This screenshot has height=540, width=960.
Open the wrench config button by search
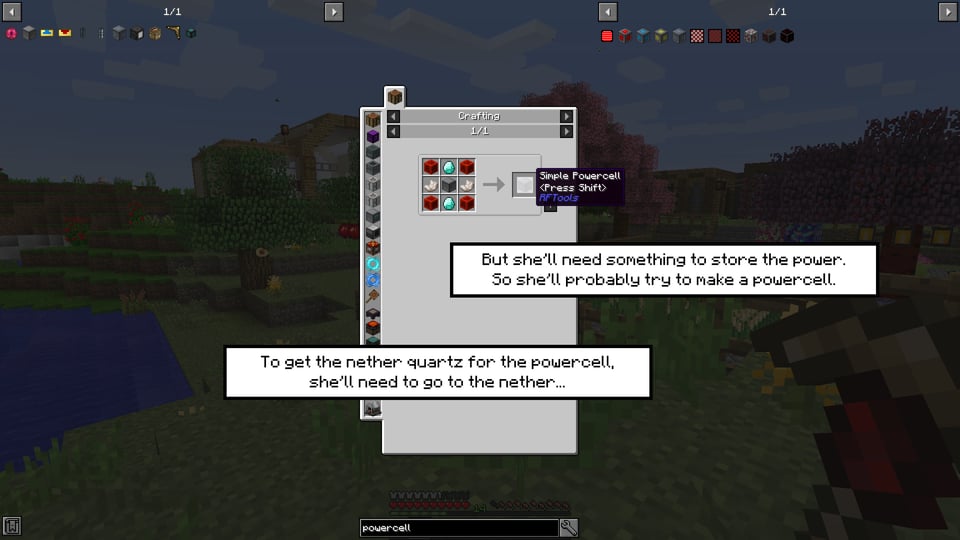(x=569, y=528)
